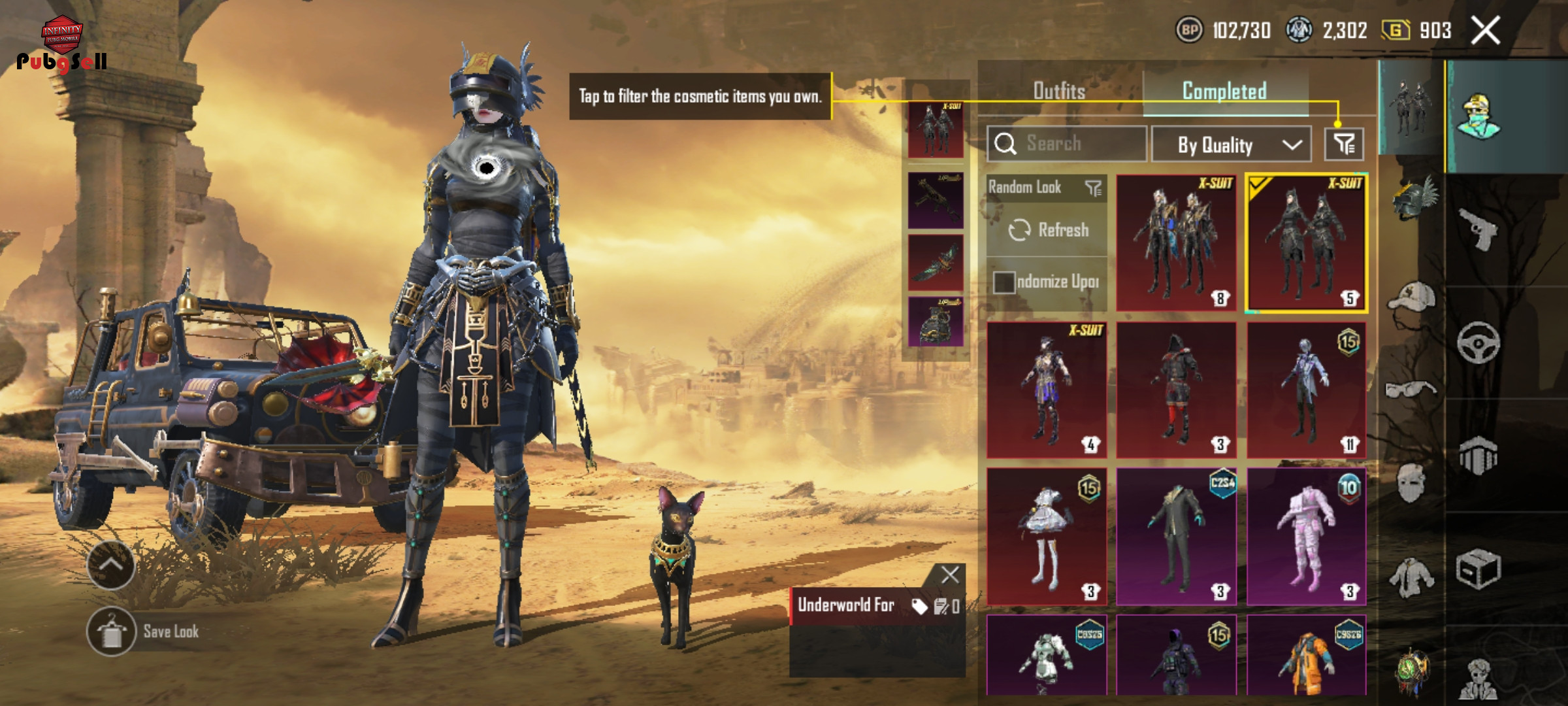Tick the Randomize Upon checkbox
Viewport: 1568px width, 706px height.
point(1004,282)
